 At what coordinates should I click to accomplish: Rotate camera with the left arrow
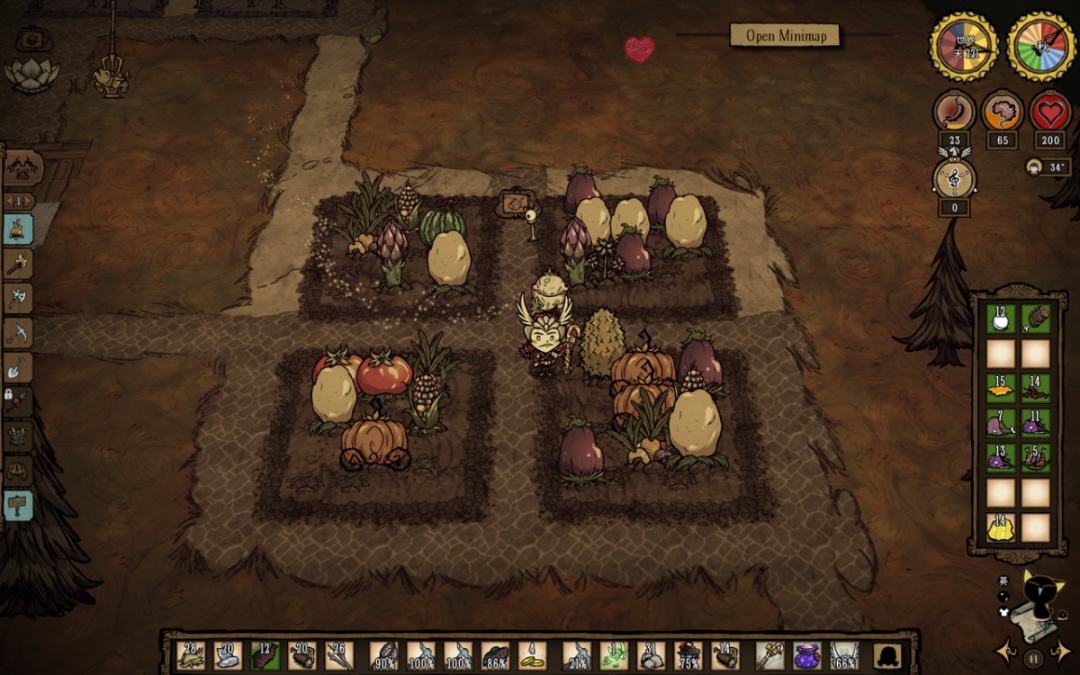point(1006,652)
